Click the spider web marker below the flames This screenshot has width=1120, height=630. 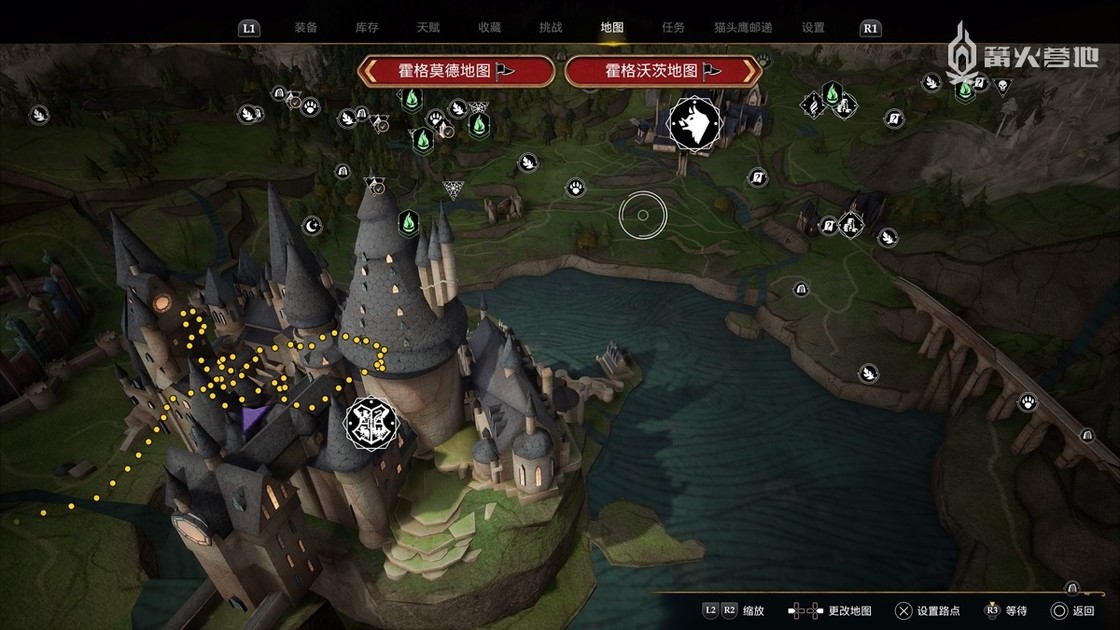click(453, 190)
